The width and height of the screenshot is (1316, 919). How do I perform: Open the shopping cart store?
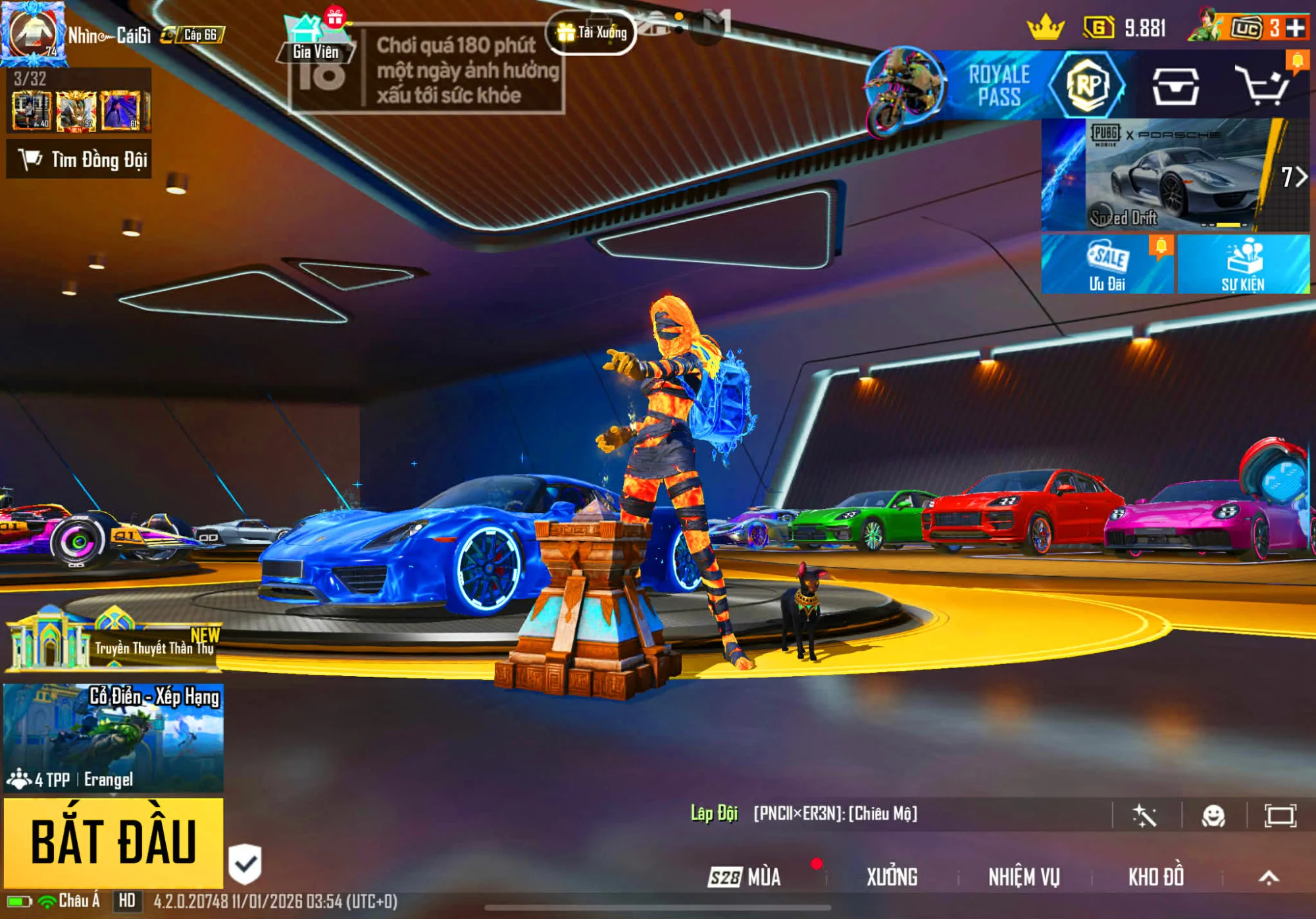[x=1261, y=86]
